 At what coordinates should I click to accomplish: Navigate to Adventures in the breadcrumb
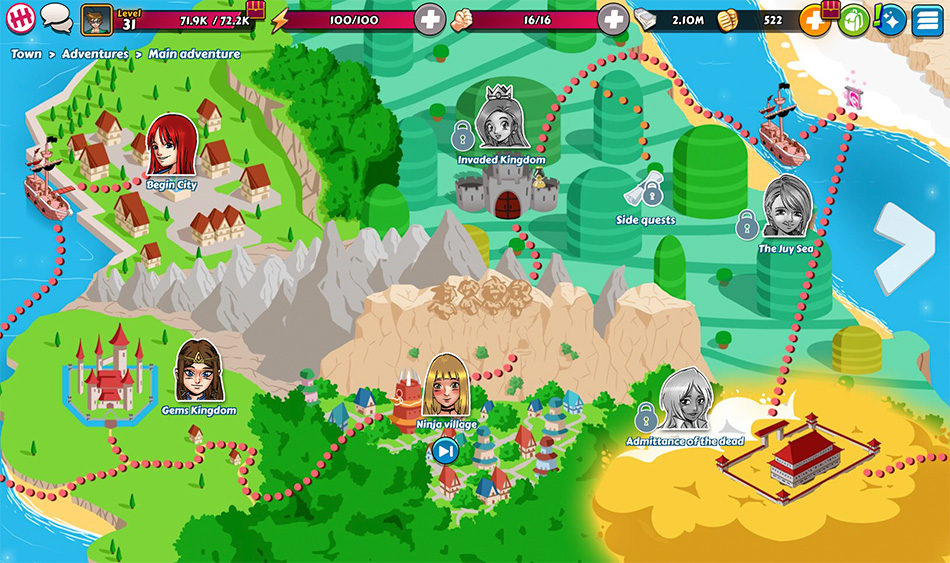95,54
